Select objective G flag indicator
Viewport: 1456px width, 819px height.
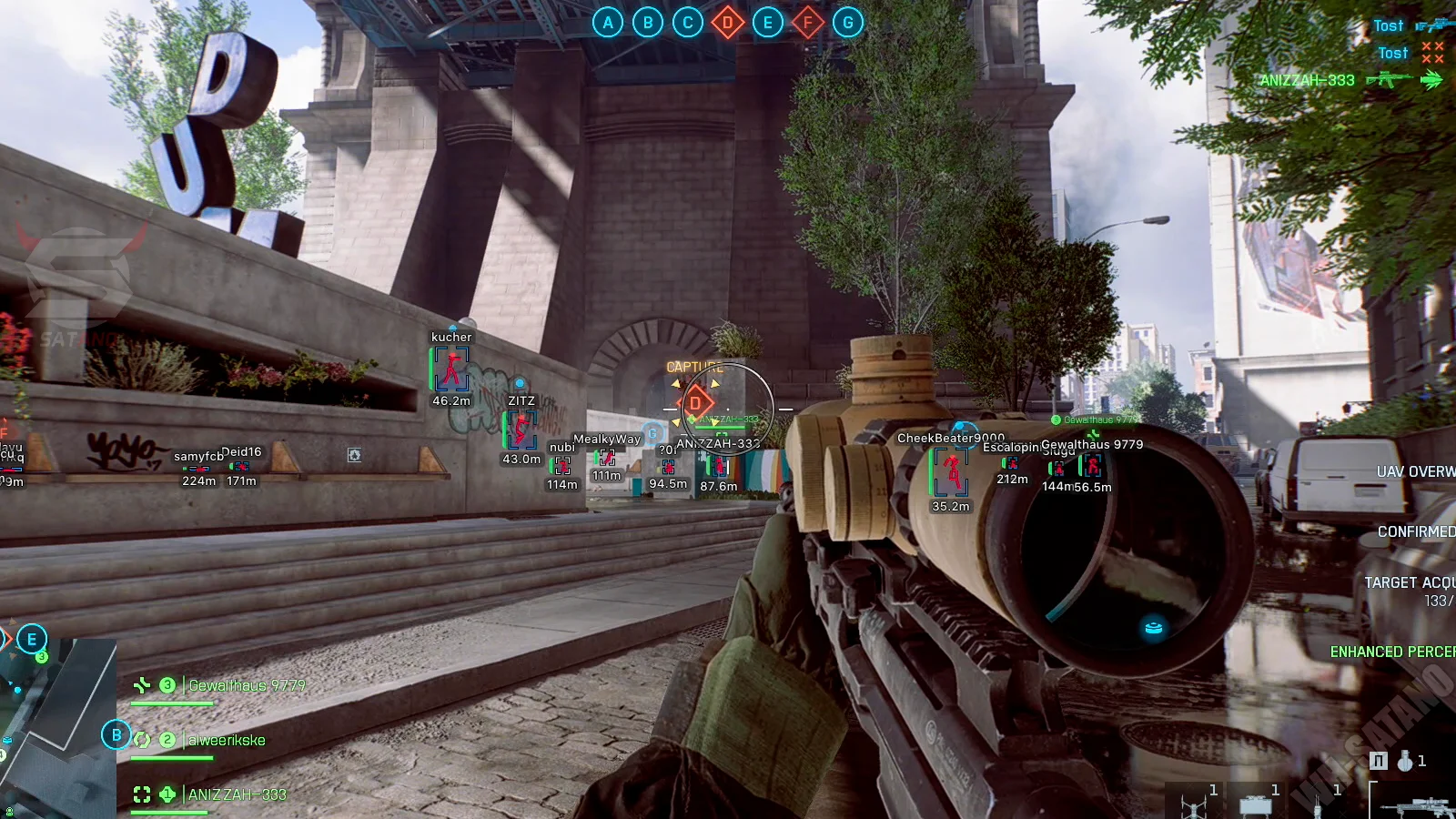point(847,23)
